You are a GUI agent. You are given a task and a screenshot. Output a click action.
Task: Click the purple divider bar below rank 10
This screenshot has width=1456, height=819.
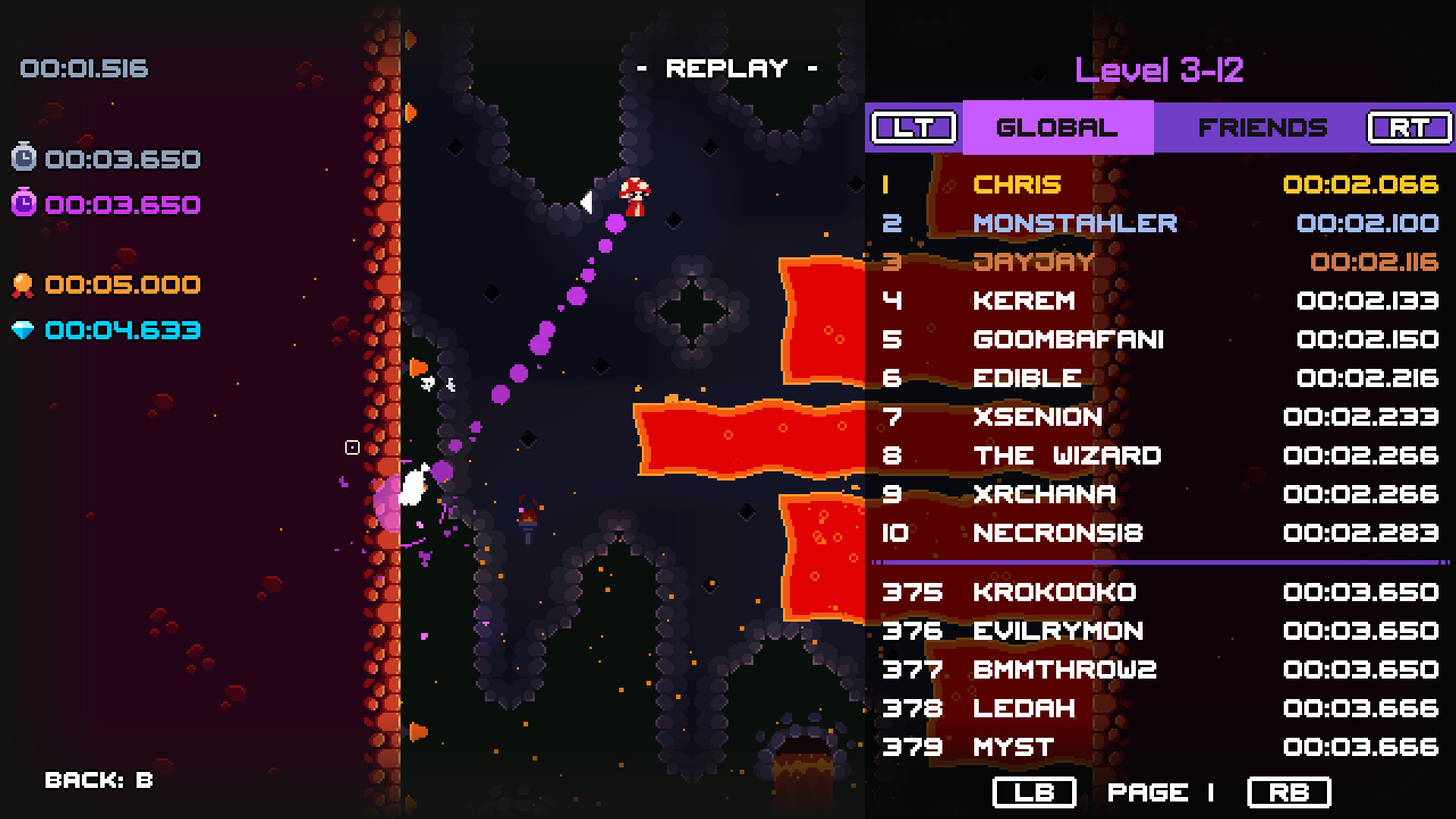[1161, 562]
